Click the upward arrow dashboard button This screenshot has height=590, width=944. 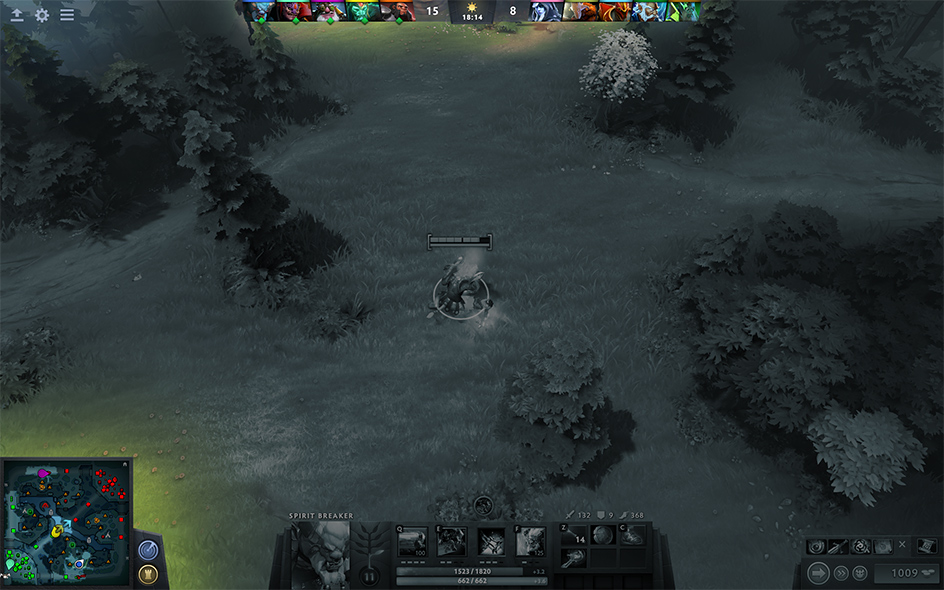(17, 15)
